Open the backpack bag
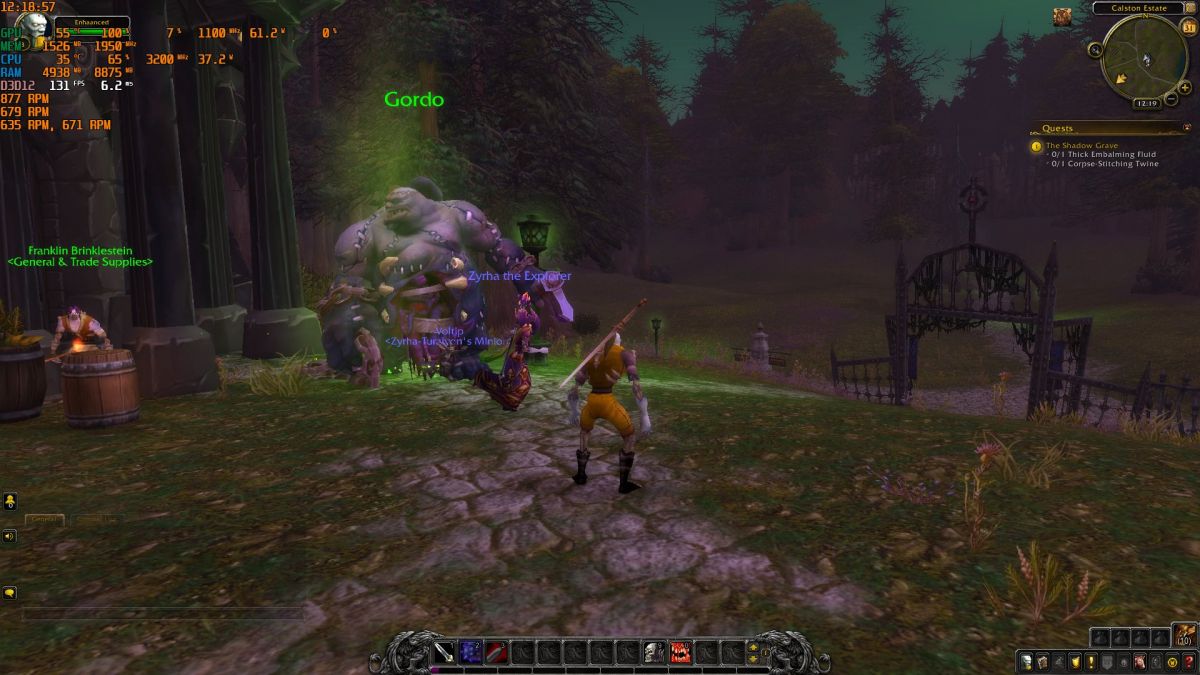This screenshot has width=1200, height=675. point(1185,636)
